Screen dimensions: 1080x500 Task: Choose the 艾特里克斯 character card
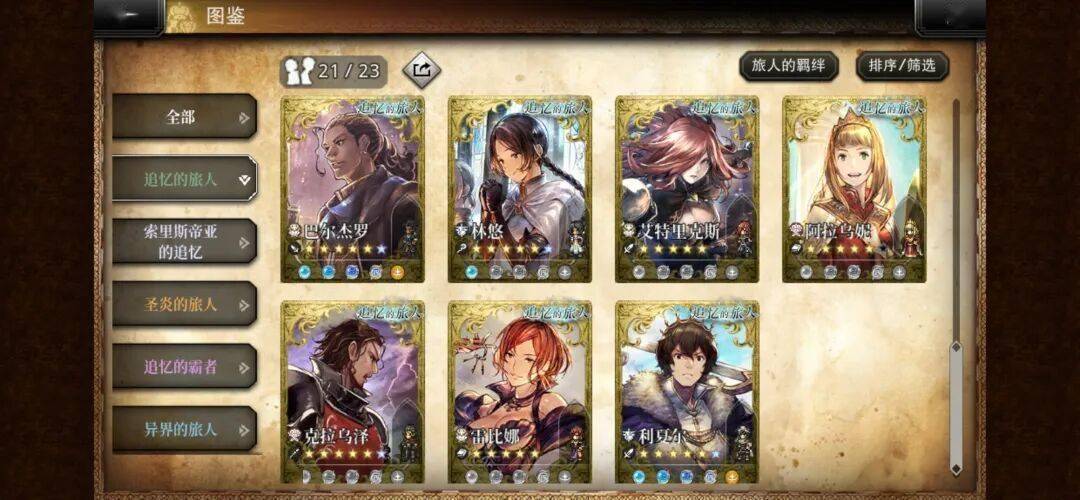(686, 188)
